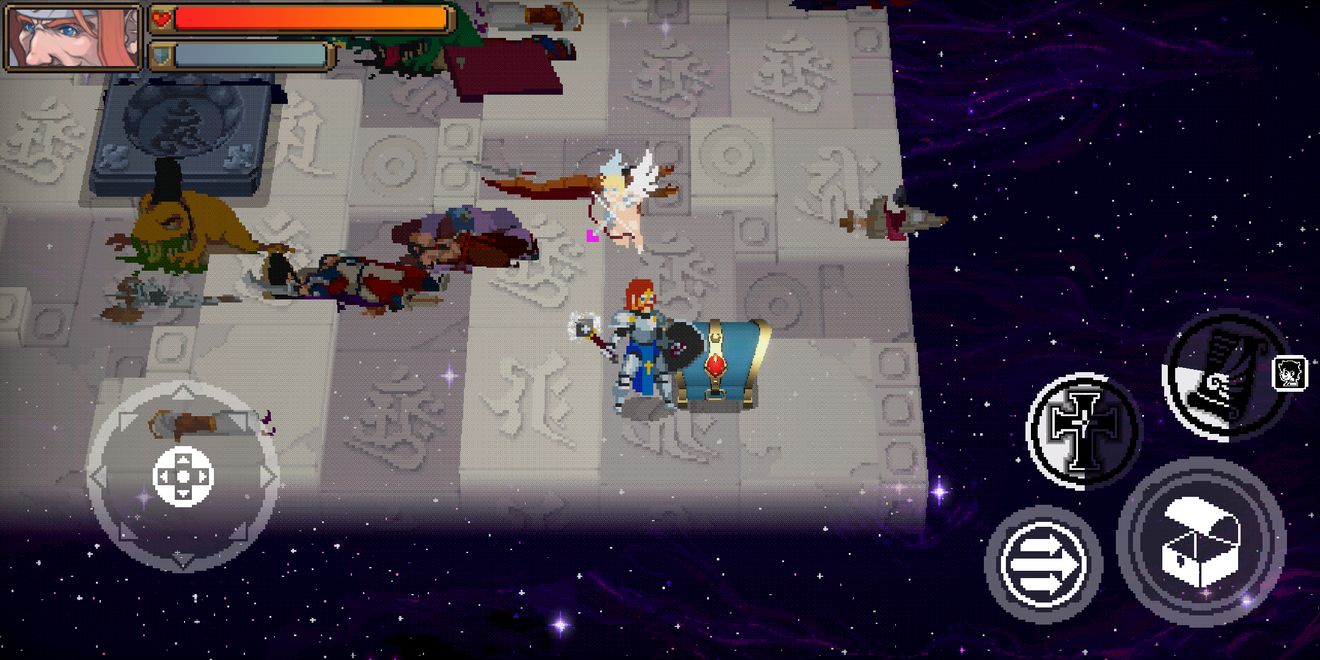Screen dimensions: 1320x660
Task: Open the hero portrait panel
Action: click(74, 38)
